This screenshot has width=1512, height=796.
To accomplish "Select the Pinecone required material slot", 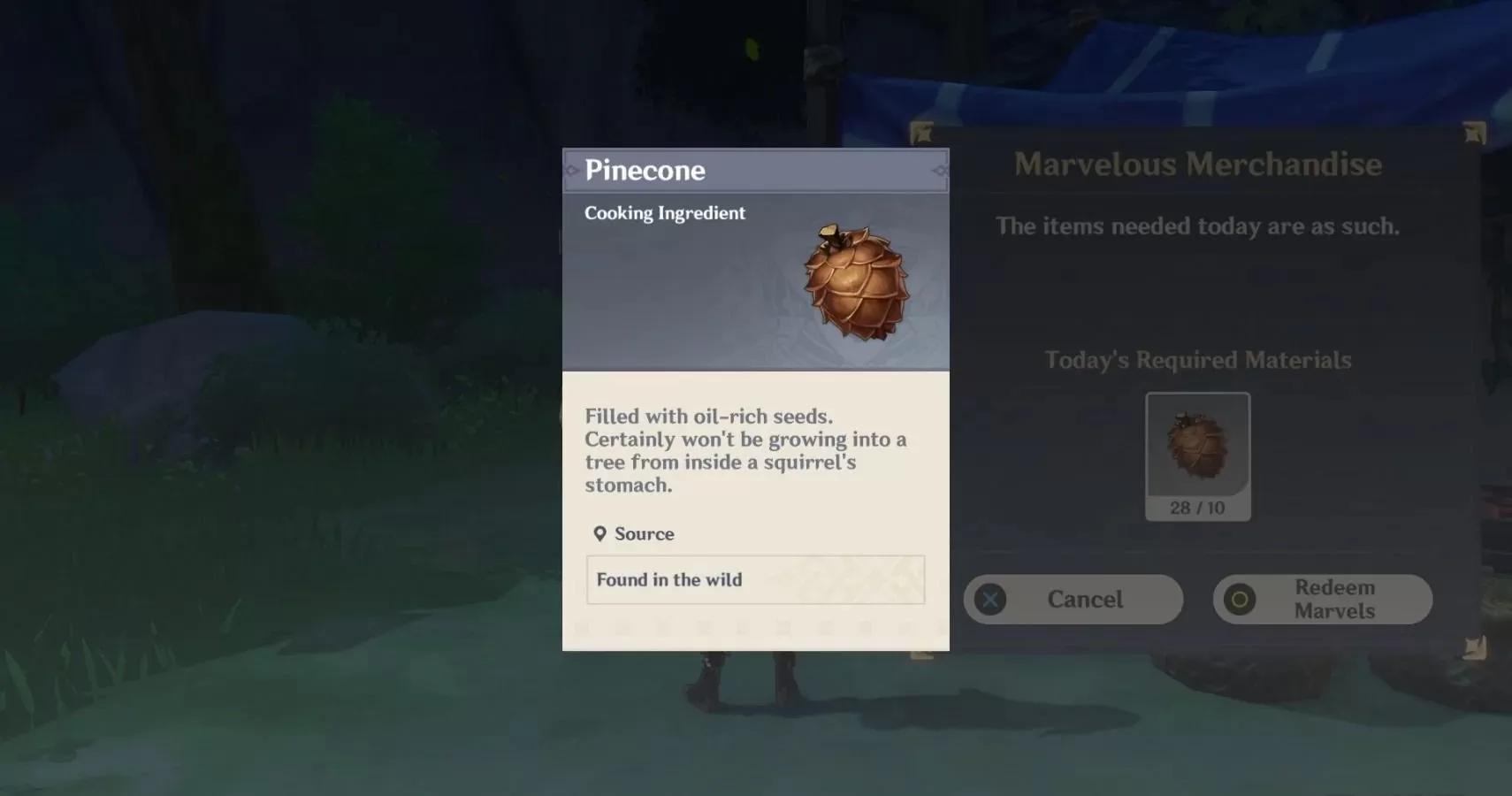I will (x=1197, y=455).
